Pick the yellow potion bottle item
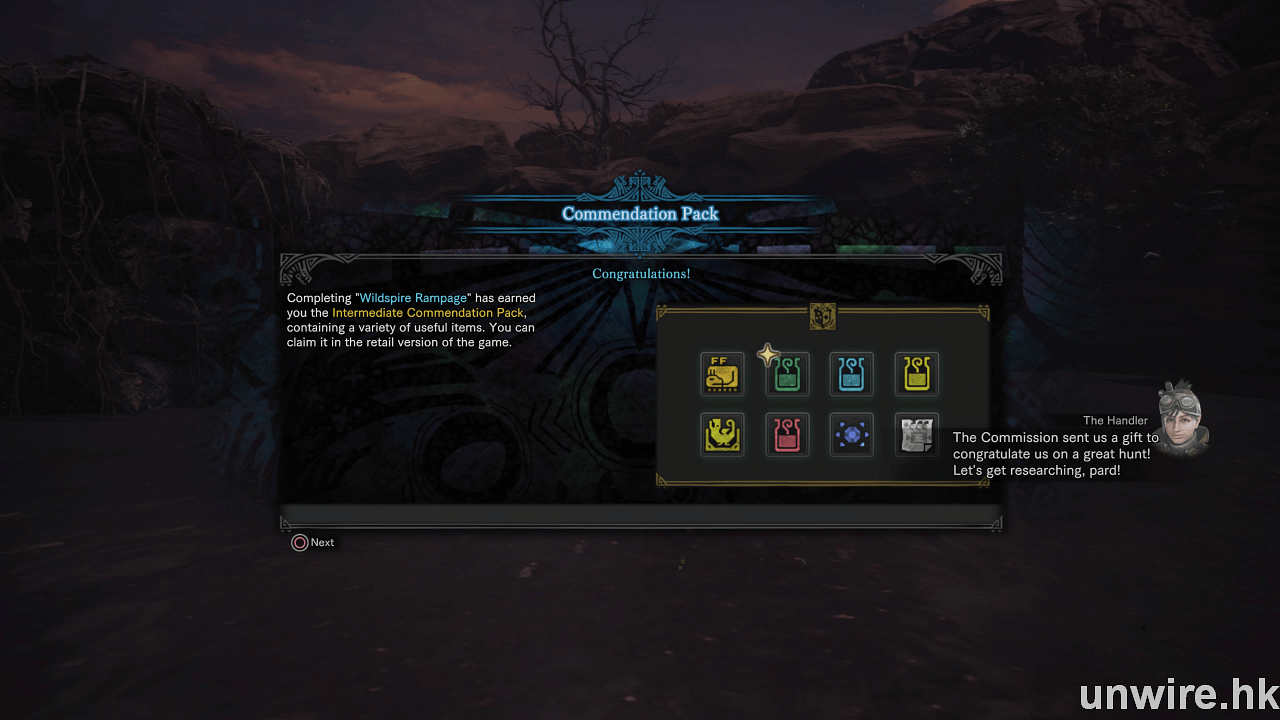This screenshot has width=1280, height=720. point(916,374)
